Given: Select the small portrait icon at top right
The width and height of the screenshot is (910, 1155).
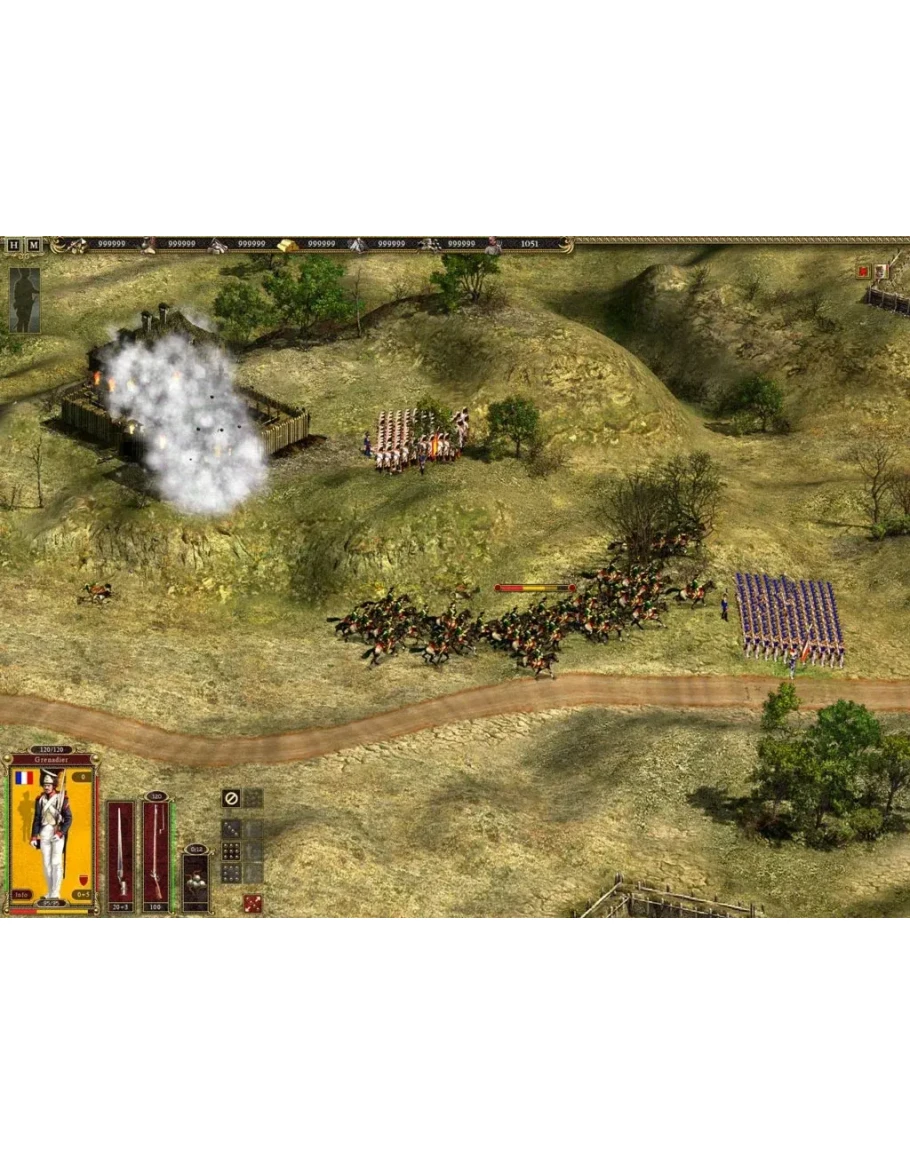Looking at the screenshot, I should [x=881, y=270].
